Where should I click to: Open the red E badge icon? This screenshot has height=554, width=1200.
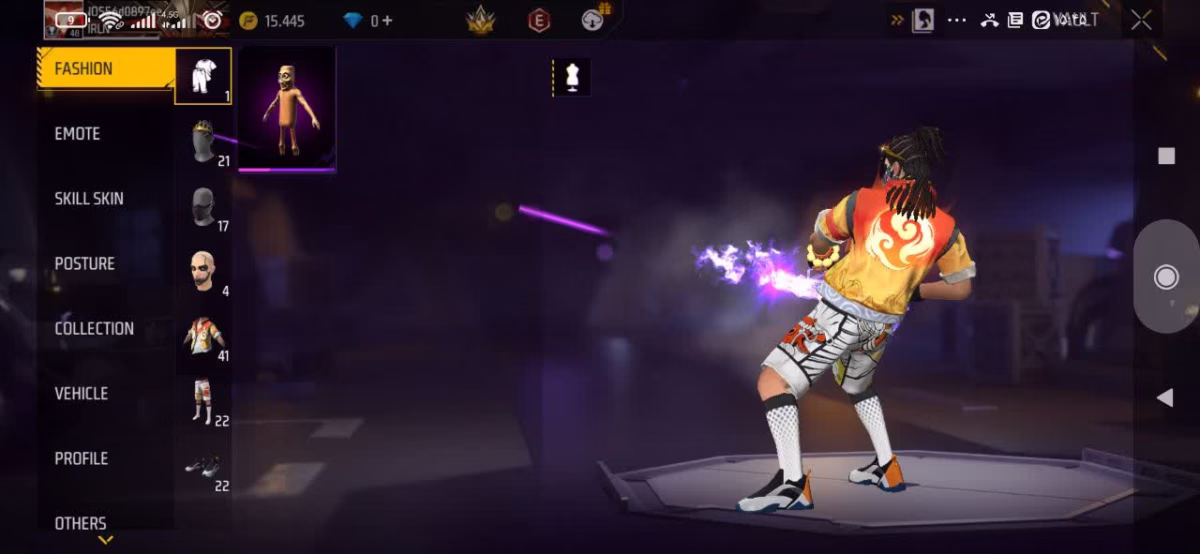pyautogui.click(x=539, y=20)
